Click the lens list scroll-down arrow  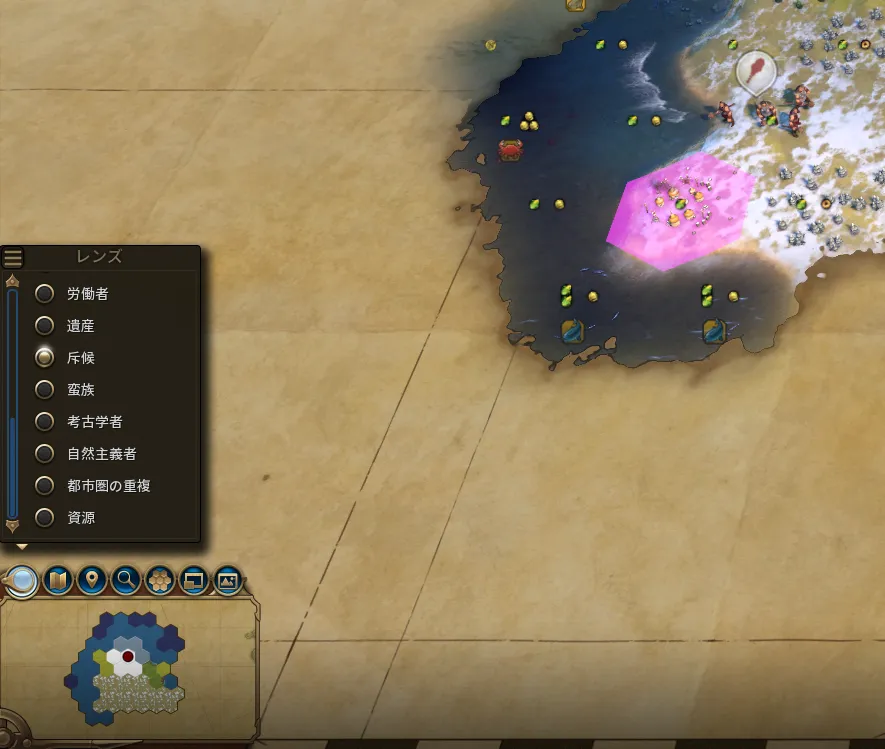[x=13, y=526]
